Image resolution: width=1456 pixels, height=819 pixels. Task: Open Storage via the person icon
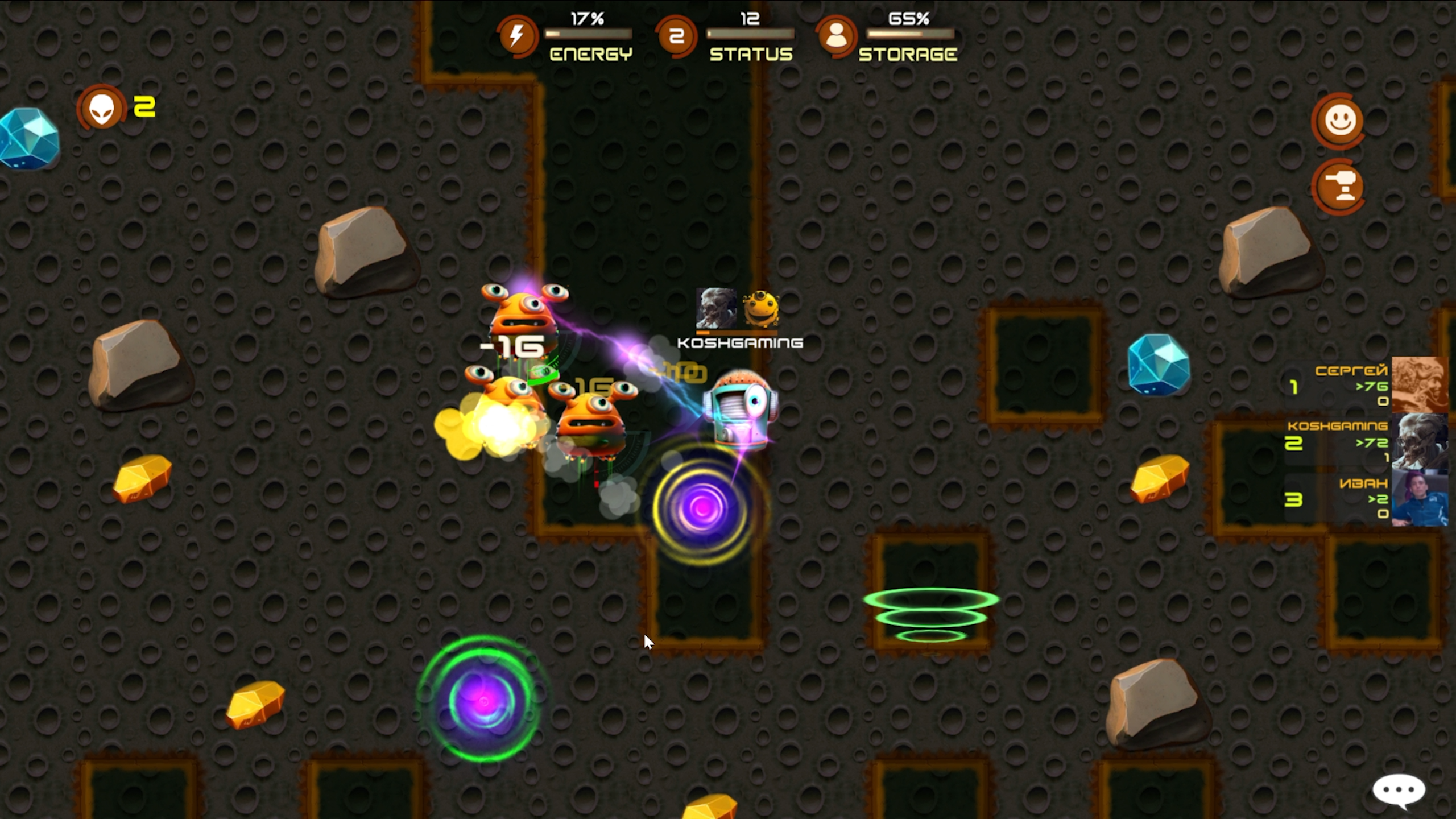835,35
